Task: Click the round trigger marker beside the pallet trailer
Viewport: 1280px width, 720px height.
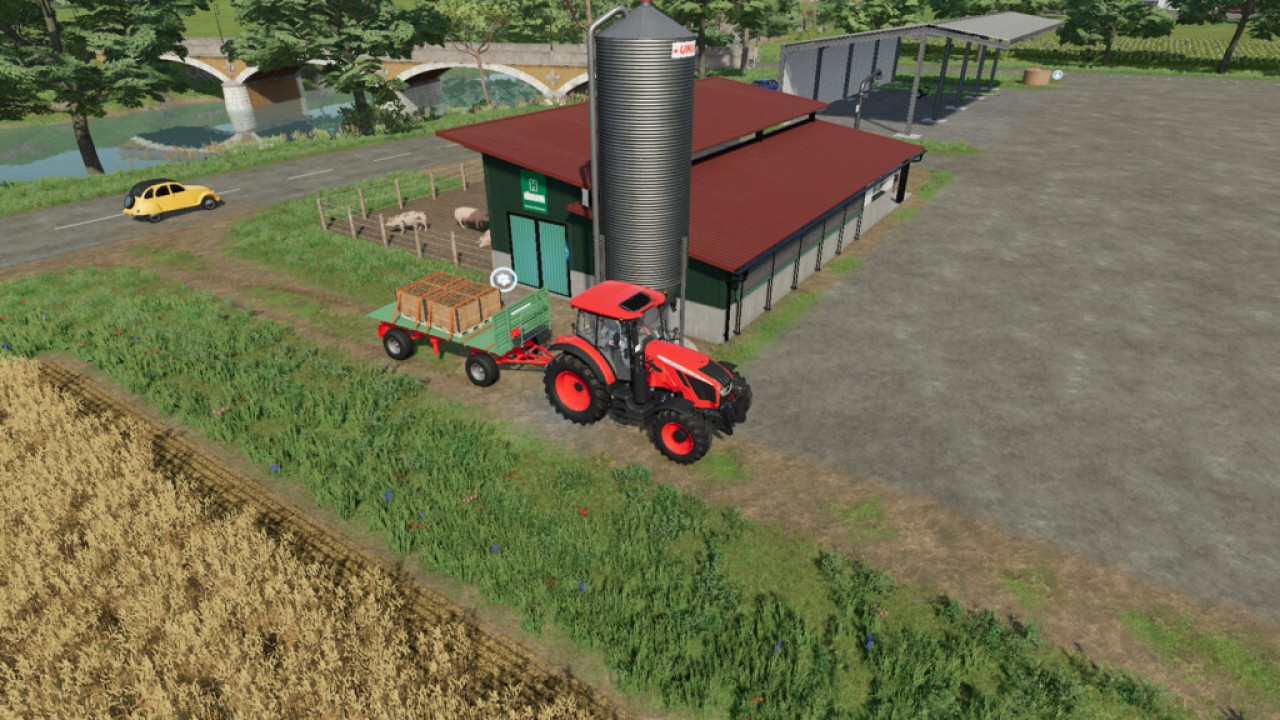Action: coord(503,279)
